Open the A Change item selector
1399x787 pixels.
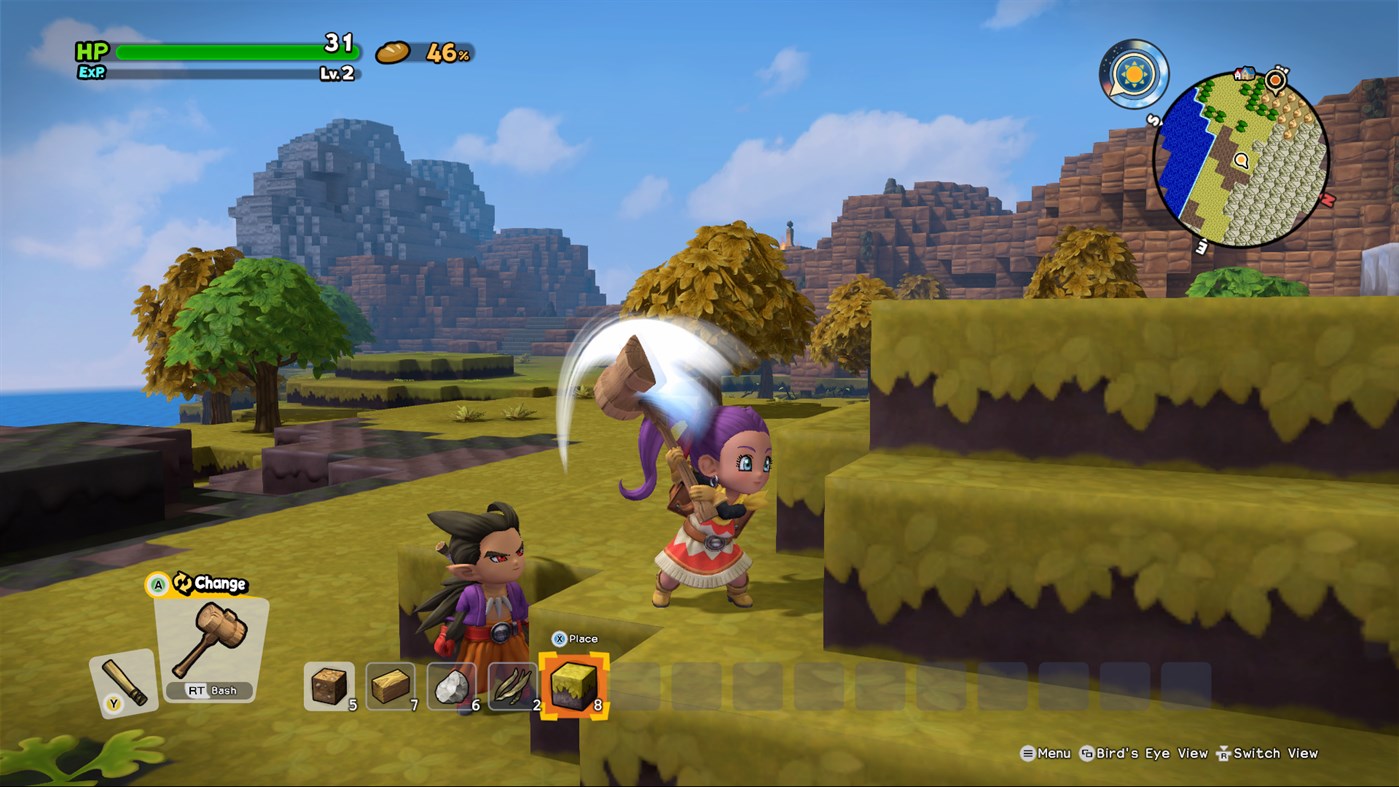click(x=195, y=583)
